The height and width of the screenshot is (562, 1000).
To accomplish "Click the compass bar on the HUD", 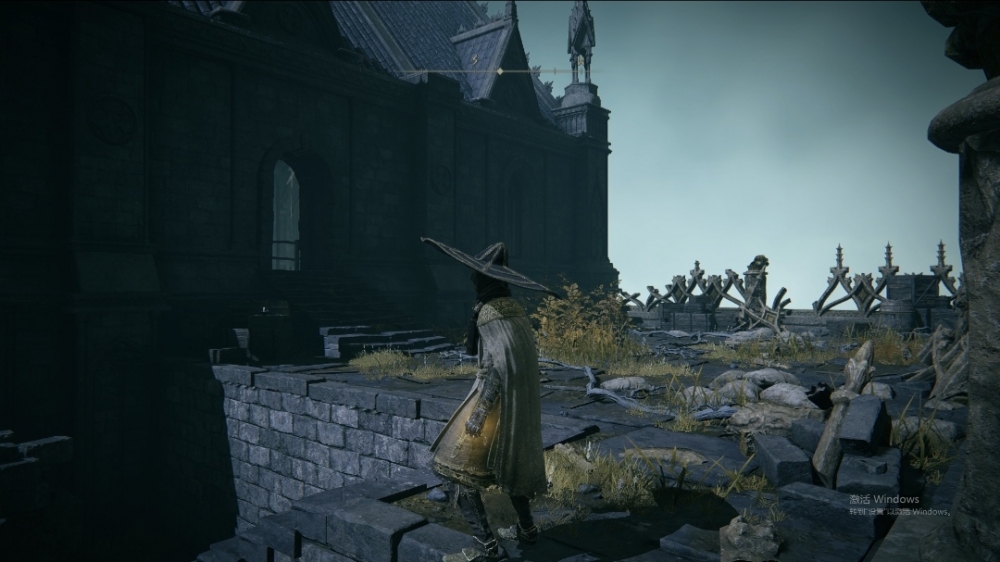I will click(x=499, y=72).
